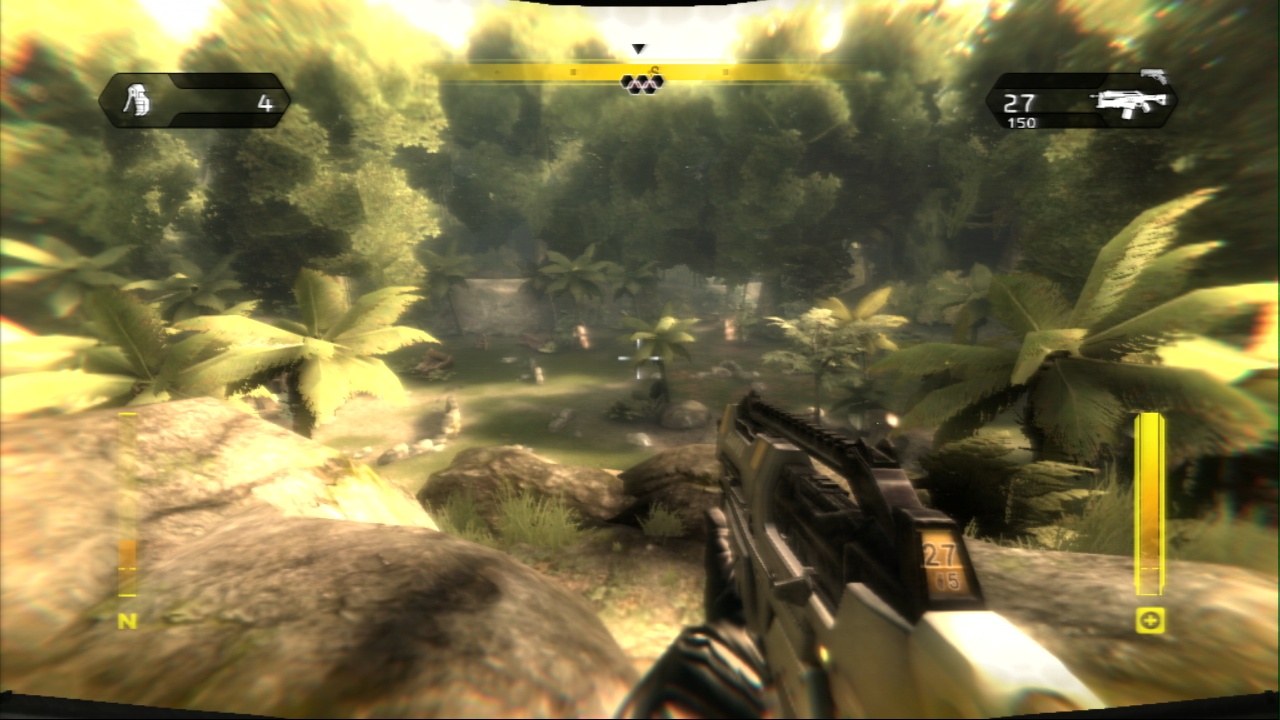This screenshot has width=1280, height=720.
Task: Click the yellow compass bar
Action: click(x=640, y=72)
